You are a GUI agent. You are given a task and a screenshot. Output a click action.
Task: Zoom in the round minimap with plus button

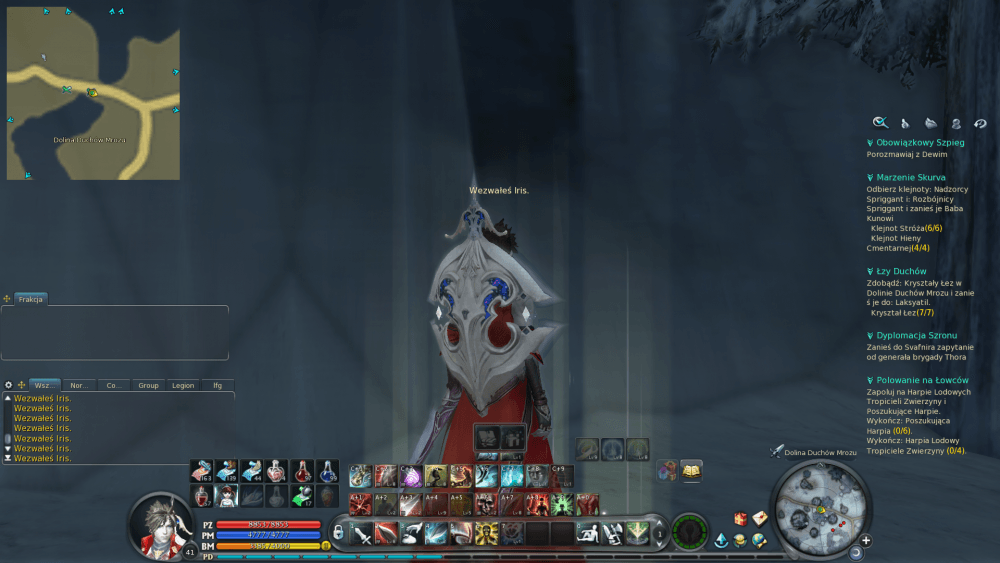(x=866, y=541)
